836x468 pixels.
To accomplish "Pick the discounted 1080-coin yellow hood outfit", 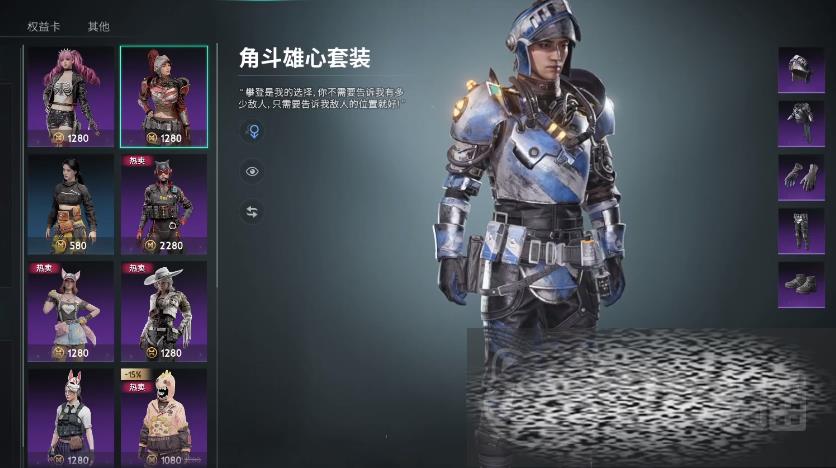I will pos(164,415).
